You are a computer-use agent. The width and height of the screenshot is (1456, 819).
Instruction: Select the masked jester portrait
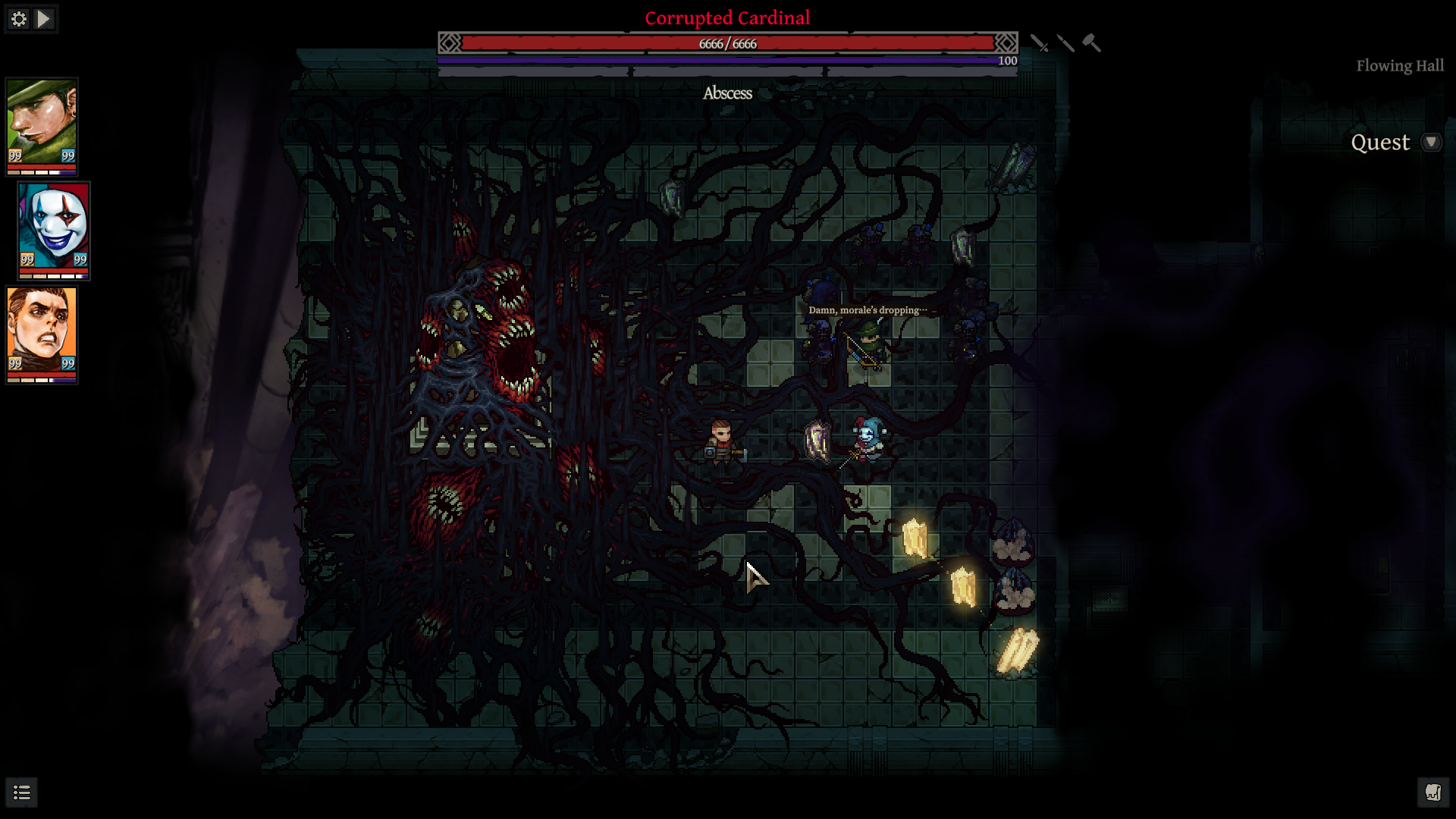click(54, 226)
